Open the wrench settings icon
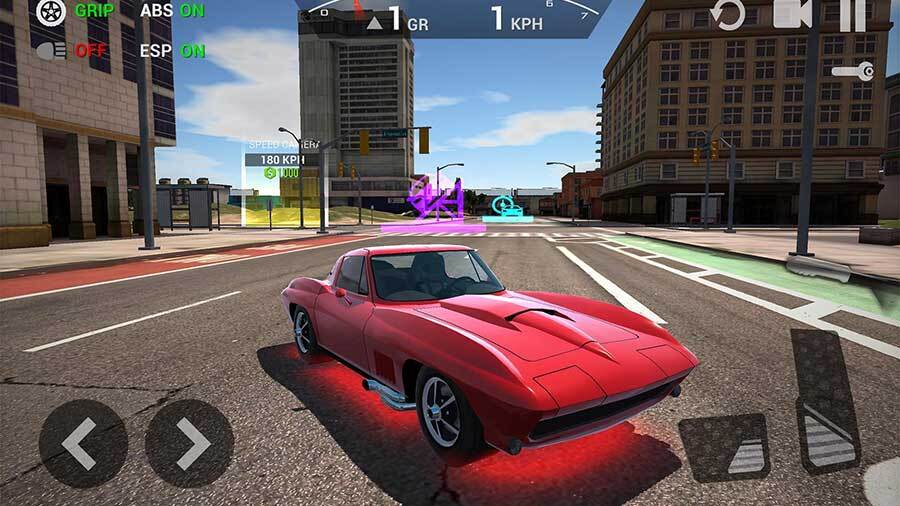Image resolution: width=900 pixels, height=506 pixels. click(x=853, y=71)
